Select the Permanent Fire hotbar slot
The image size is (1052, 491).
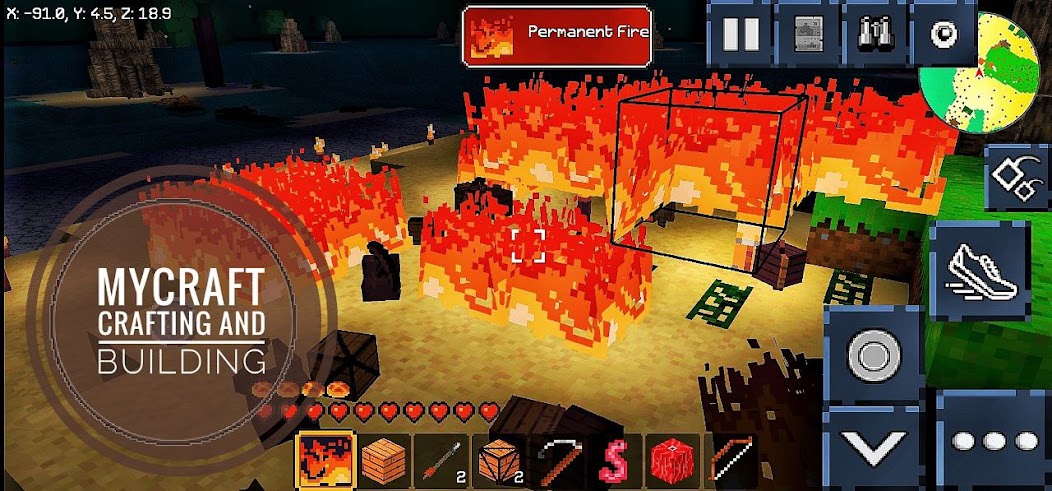pos(326,461)
